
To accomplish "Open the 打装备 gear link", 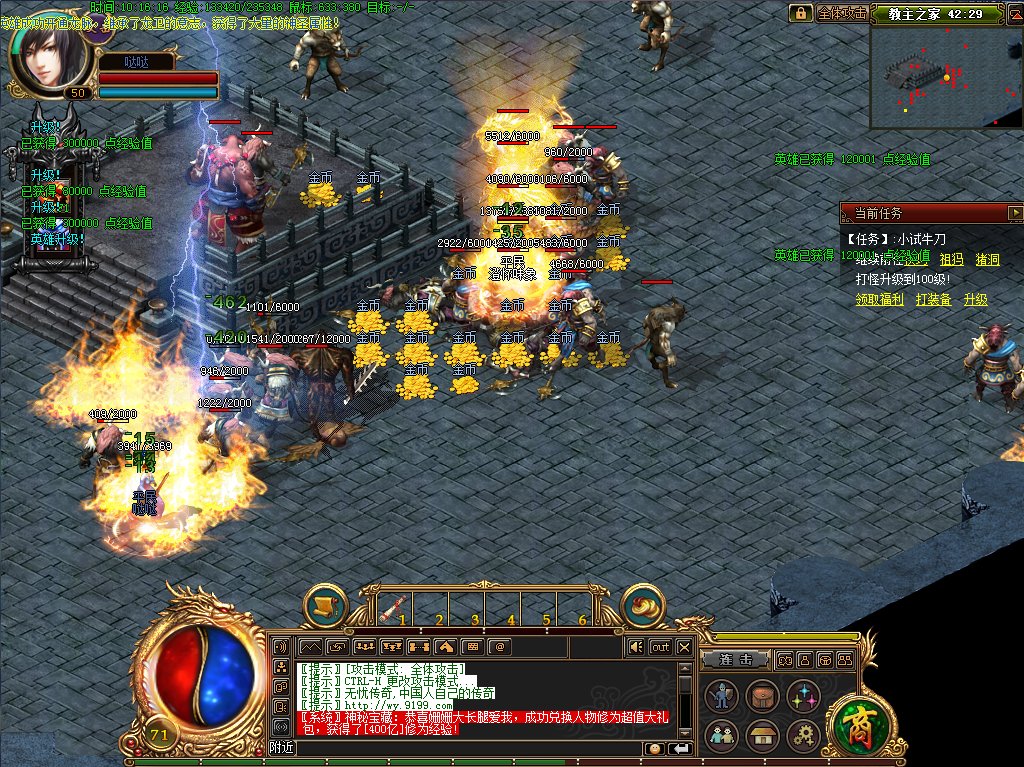I will click(x=933, y=299).
